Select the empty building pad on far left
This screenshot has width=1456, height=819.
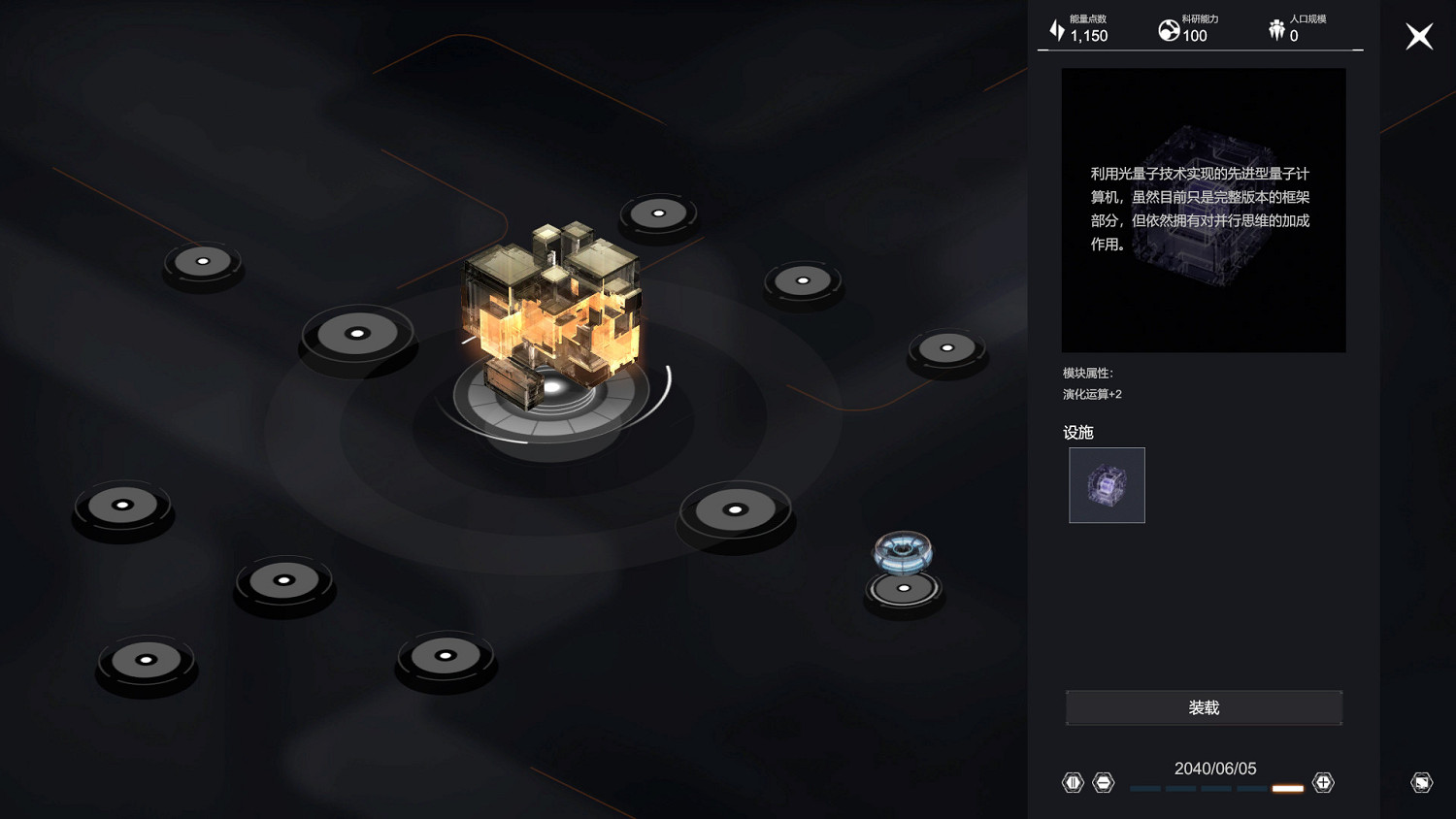click(123, 505)
